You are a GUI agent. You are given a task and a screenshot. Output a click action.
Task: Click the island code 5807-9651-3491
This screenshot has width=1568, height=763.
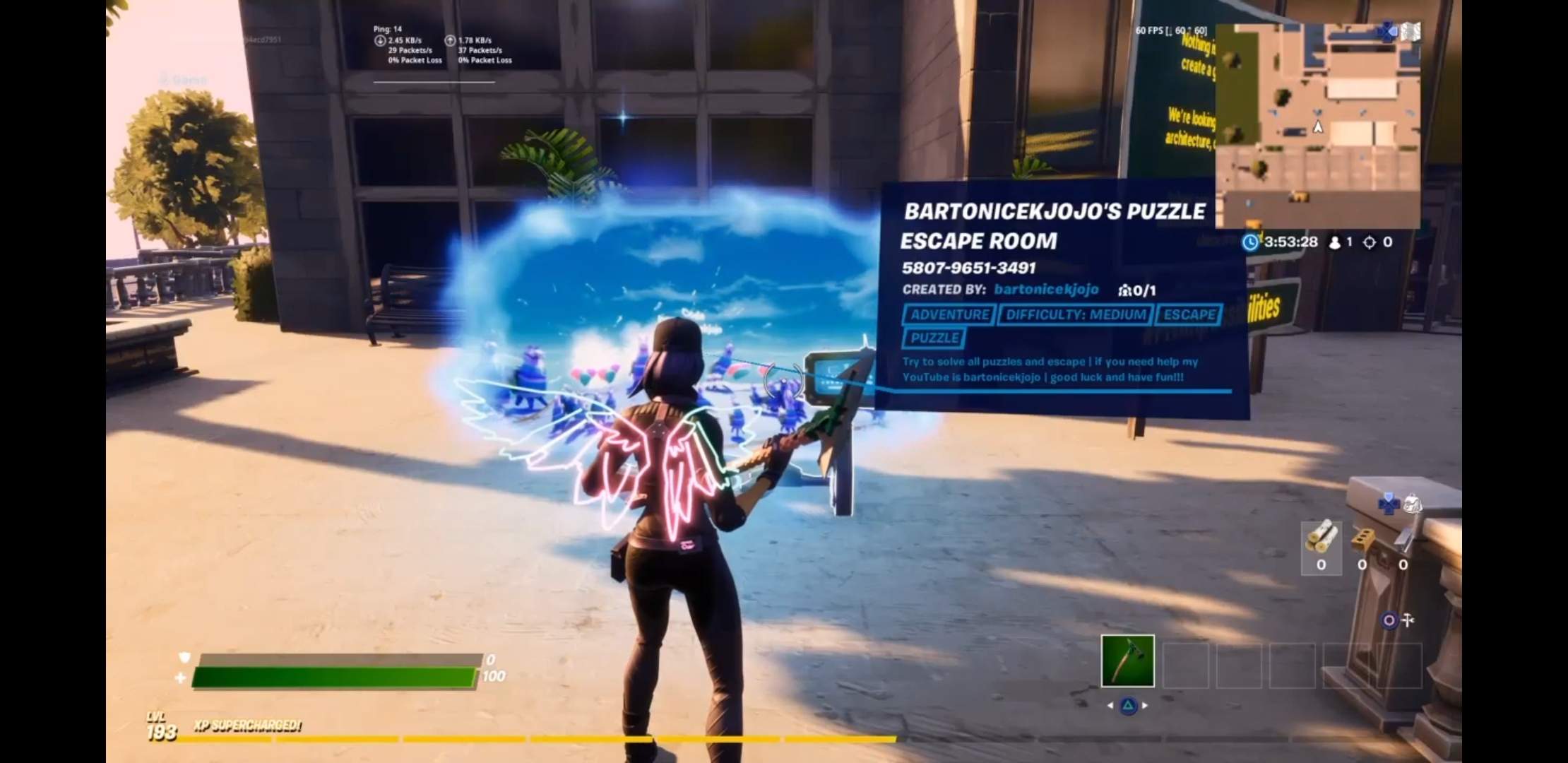[968, 268]
